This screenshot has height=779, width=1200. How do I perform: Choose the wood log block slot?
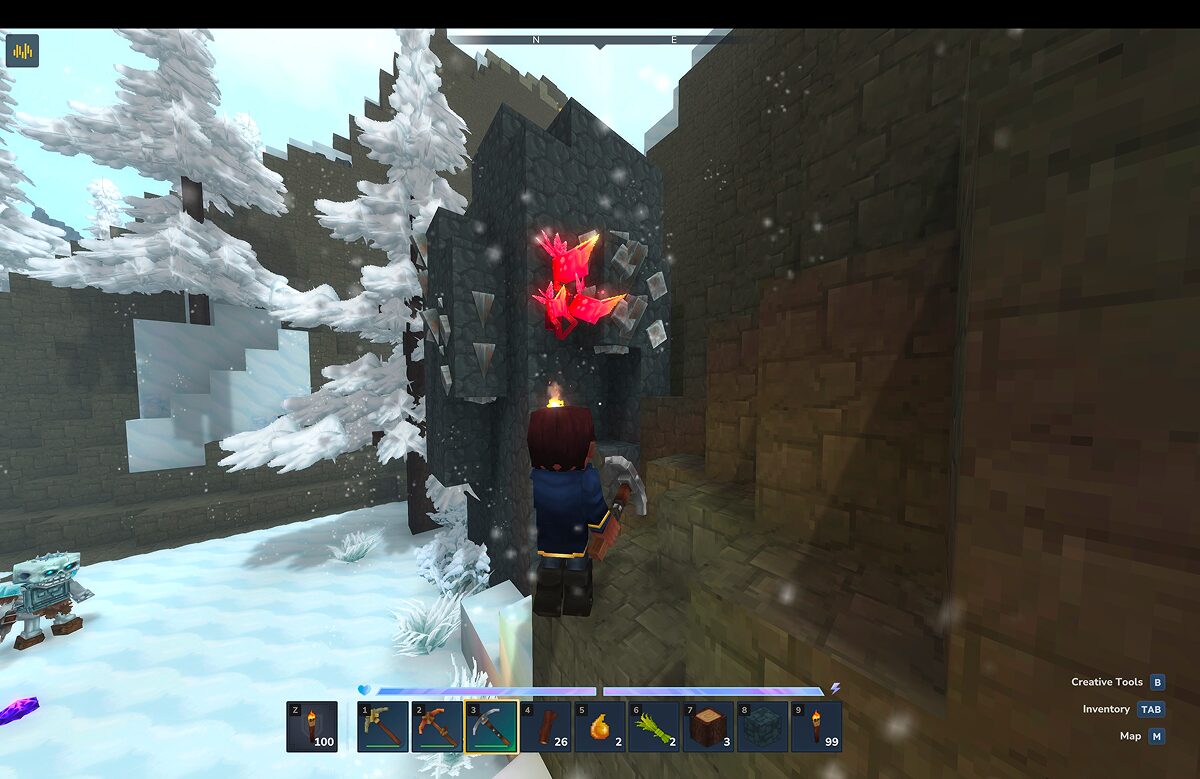[x=708, y=726]
